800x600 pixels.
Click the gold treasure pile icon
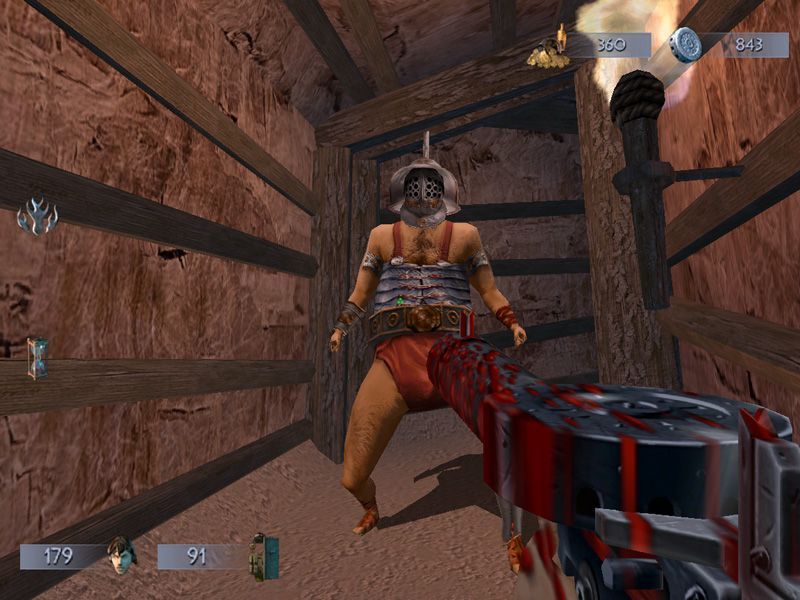click(x=547, y=50)
